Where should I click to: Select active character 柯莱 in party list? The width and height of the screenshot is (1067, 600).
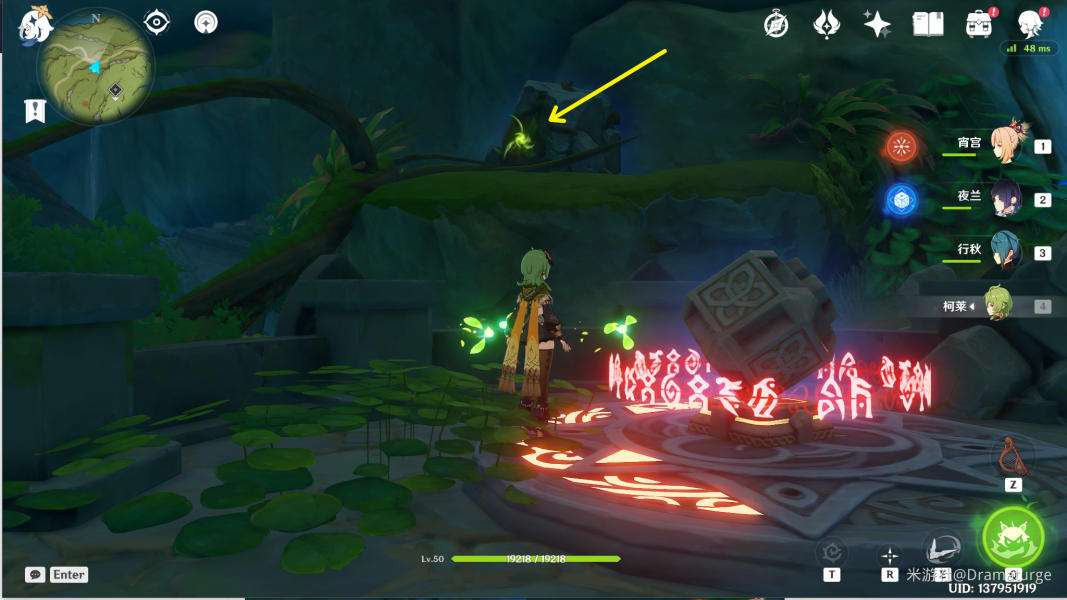coord(997,305)
